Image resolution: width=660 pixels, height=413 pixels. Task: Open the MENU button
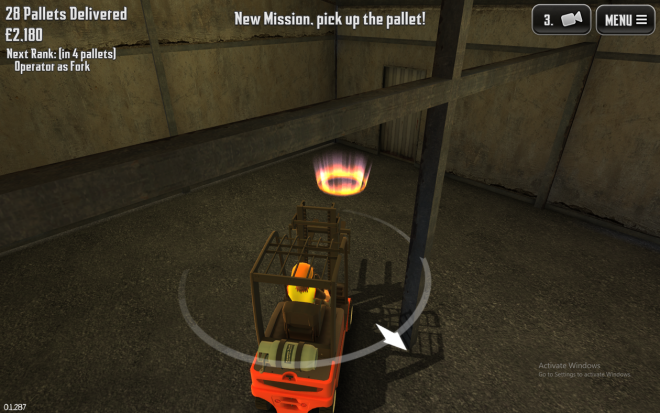click(x=625, y=20)
